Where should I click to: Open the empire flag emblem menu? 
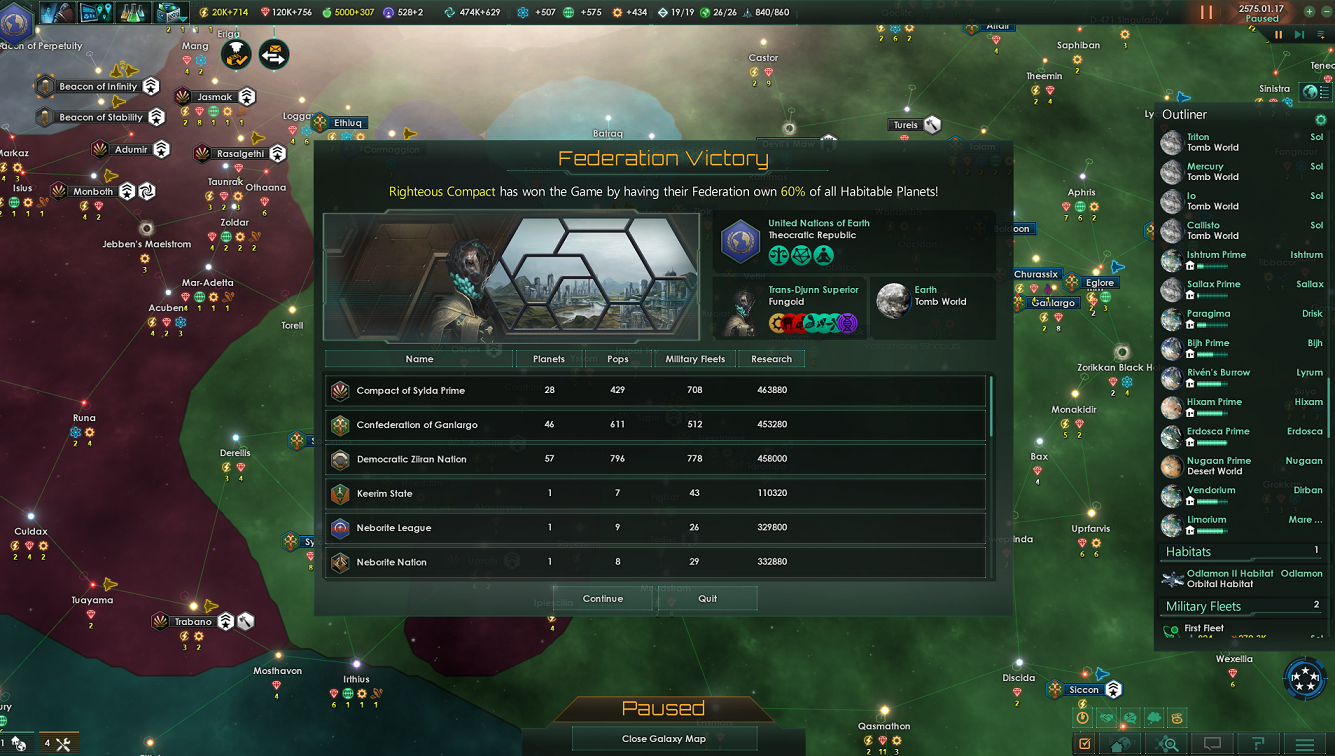[15, 22]
